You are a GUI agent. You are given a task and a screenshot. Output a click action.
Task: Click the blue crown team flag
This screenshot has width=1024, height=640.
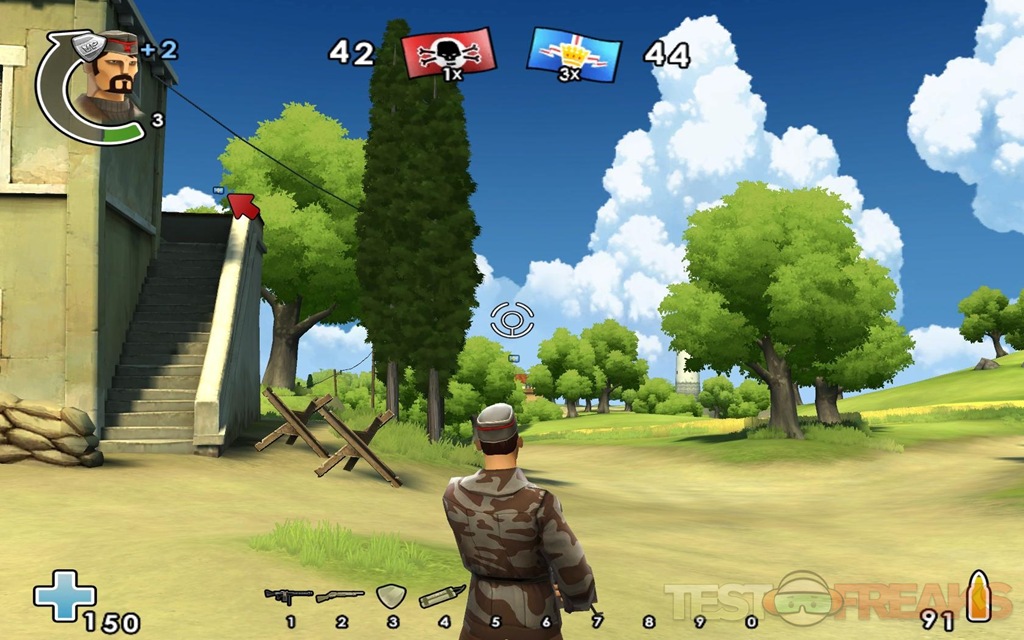(x=574, y=54)
